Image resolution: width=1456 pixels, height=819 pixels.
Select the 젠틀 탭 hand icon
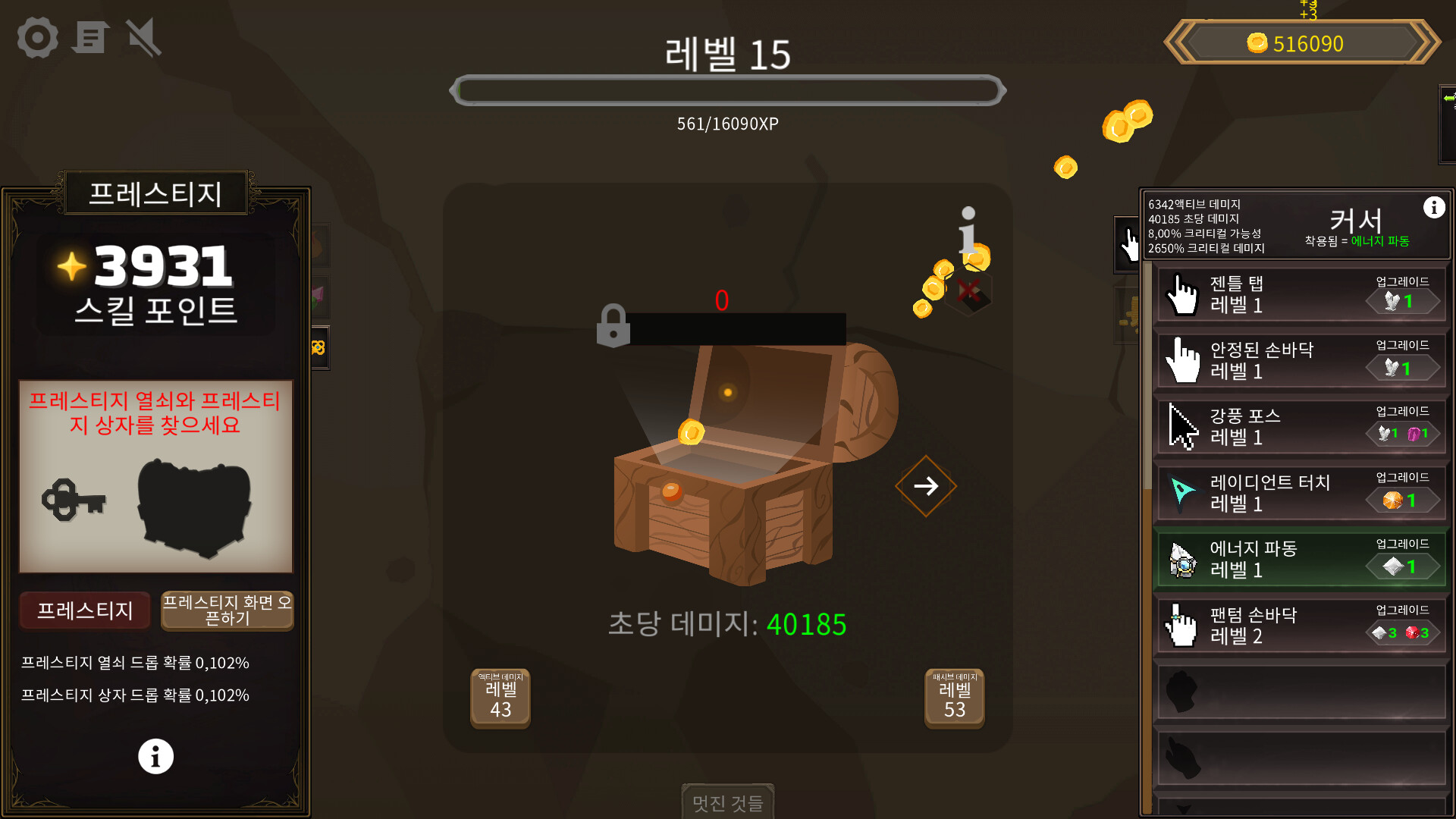[x=1184, y=294]
